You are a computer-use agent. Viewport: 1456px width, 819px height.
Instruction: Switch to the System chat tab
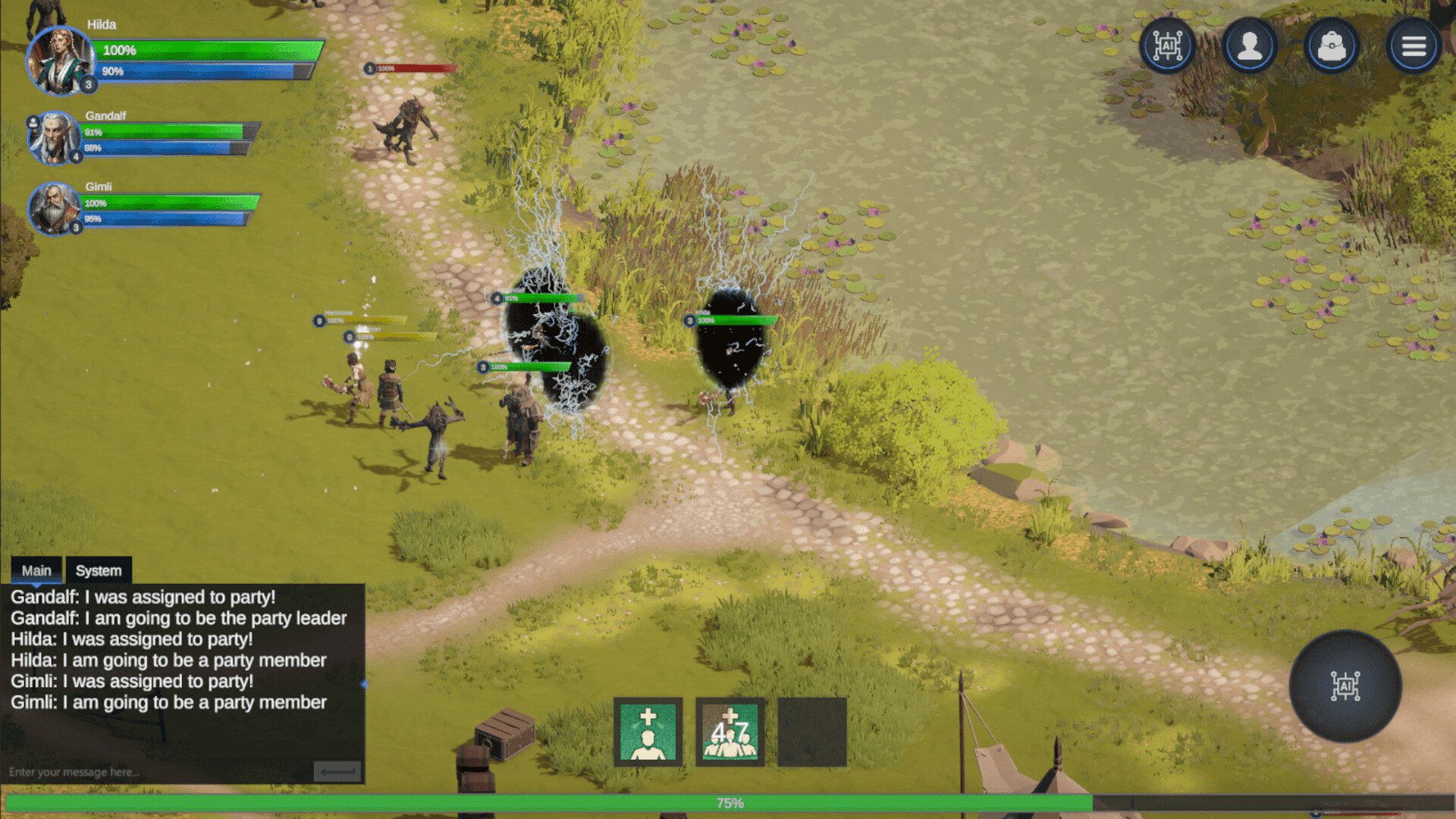pos(98,570)
